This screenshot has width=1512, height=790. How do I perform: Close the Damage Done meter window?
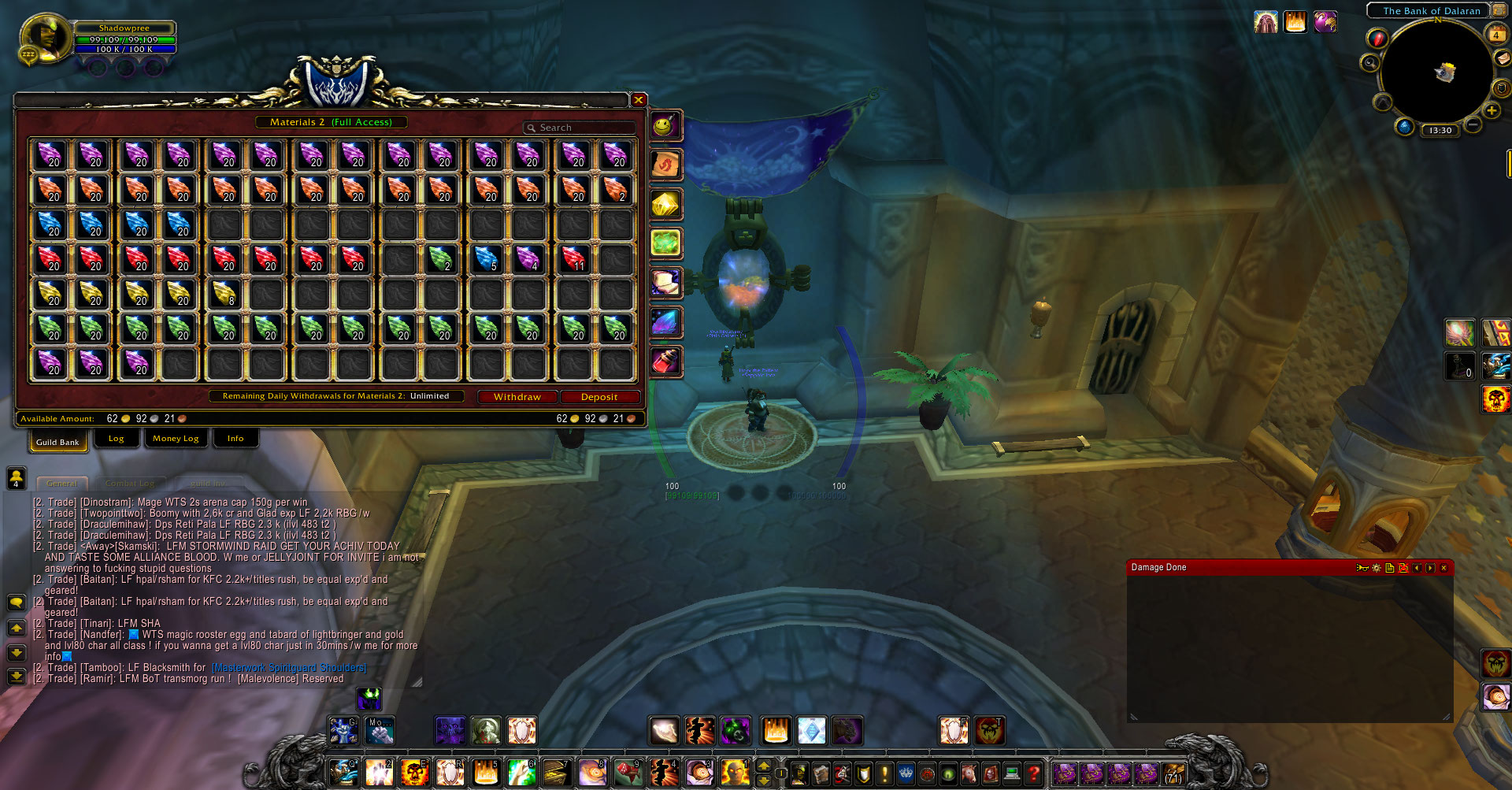coord(1443,568)
